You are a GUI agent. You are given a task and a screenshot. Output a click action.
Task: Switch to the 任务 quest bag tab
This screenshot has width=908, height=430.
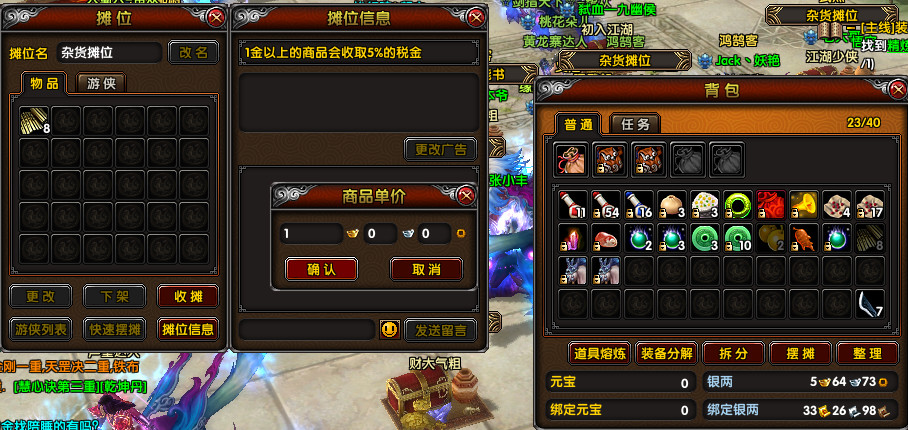click(x=634, y=124)
